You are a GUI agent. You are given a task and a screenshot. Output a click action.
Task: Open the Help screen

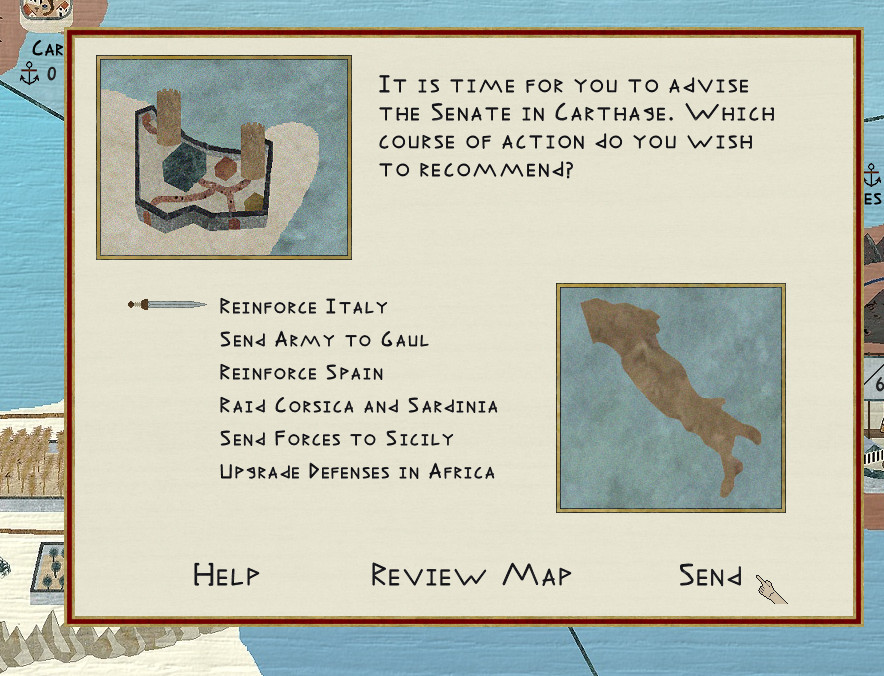[x=226, y=575]
